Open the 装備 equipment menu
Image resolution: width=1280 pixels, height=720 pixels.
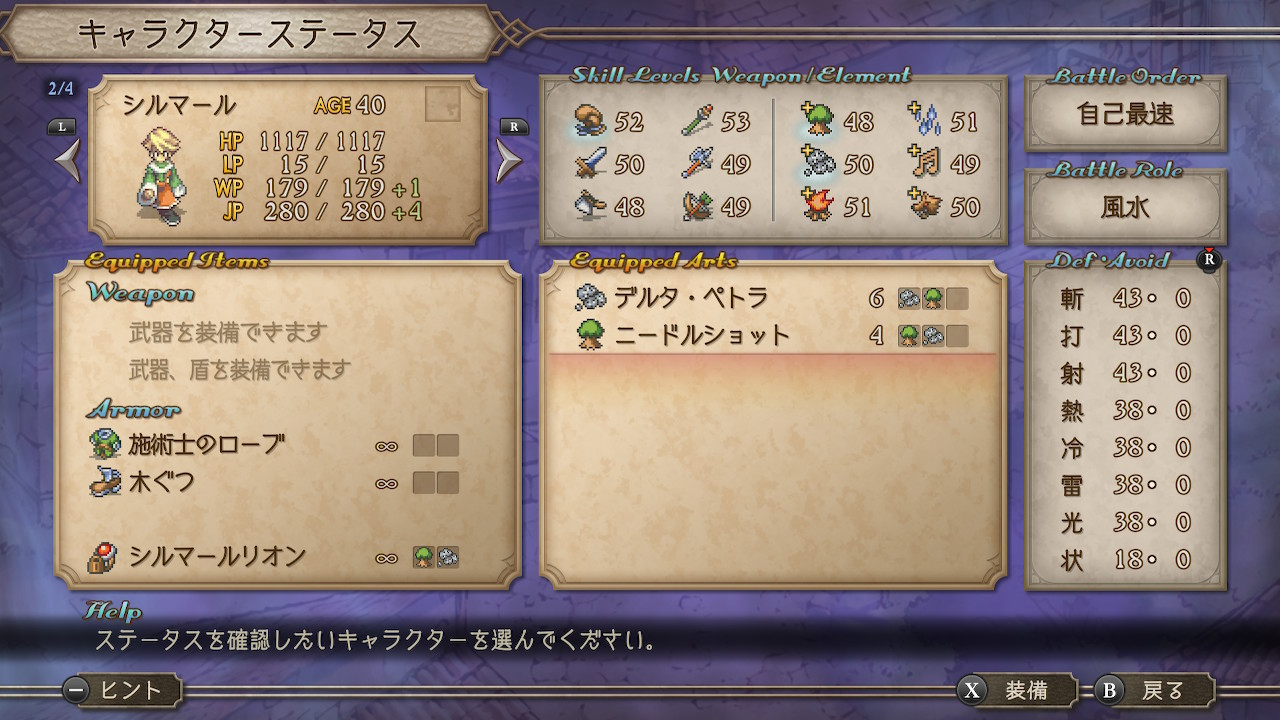pyautogui.click(x=1015, y=690)
